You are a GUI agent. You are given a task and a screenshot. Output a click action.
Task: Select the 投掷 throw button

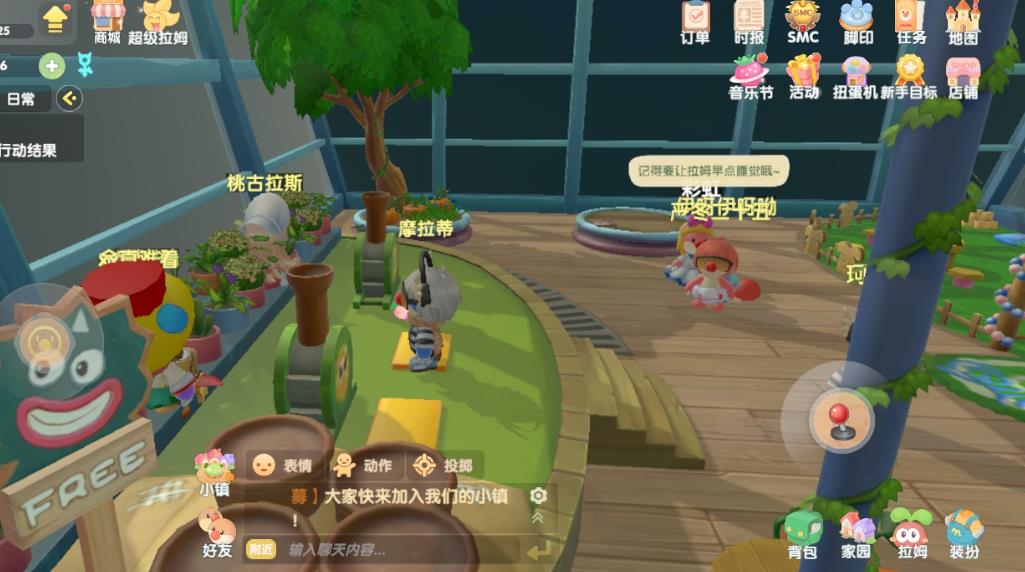[444, 465]
